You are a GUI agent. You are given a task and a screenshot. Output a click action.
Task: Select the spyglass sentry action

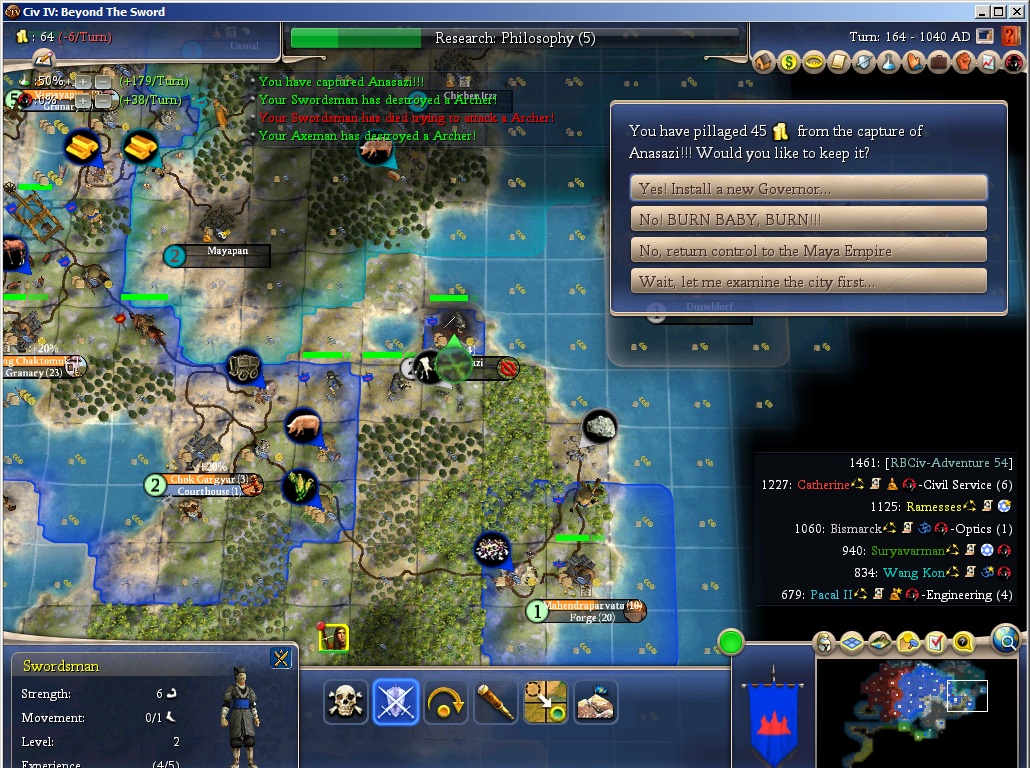(x=496, y=702)
